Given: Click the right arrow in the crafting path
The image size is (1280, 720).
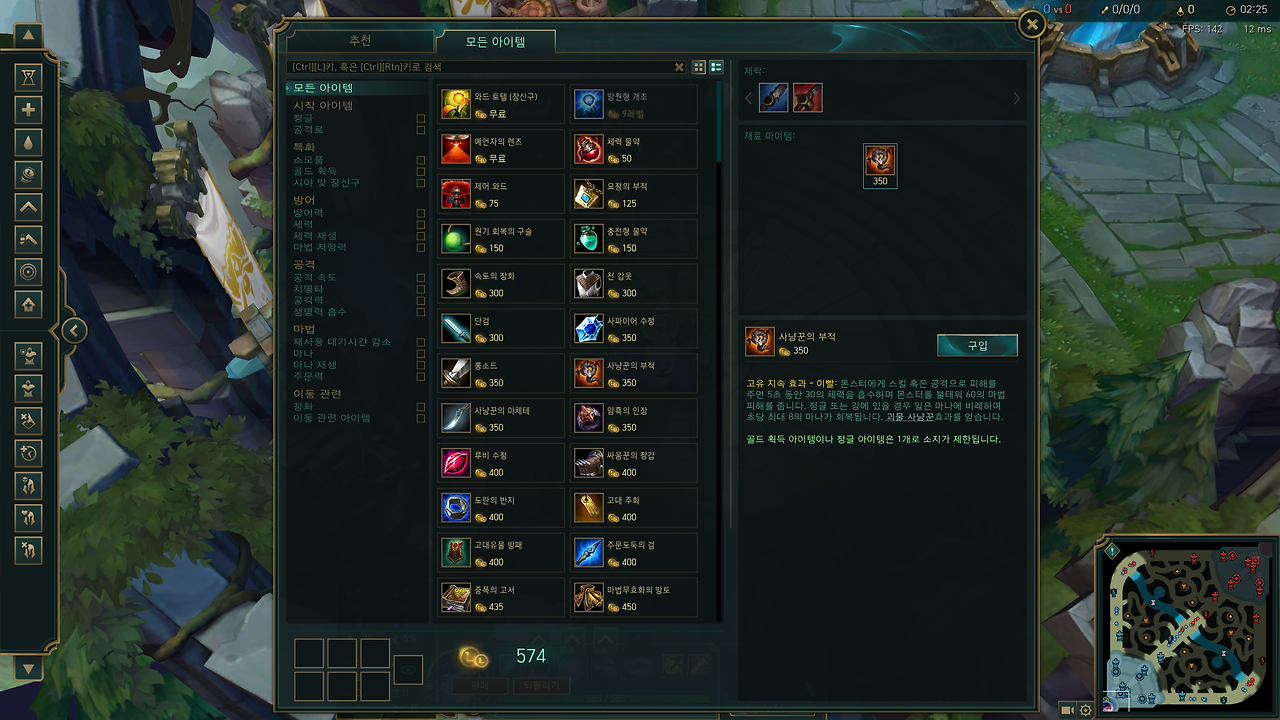Looking at the screenshot, I should point(1017,98).
